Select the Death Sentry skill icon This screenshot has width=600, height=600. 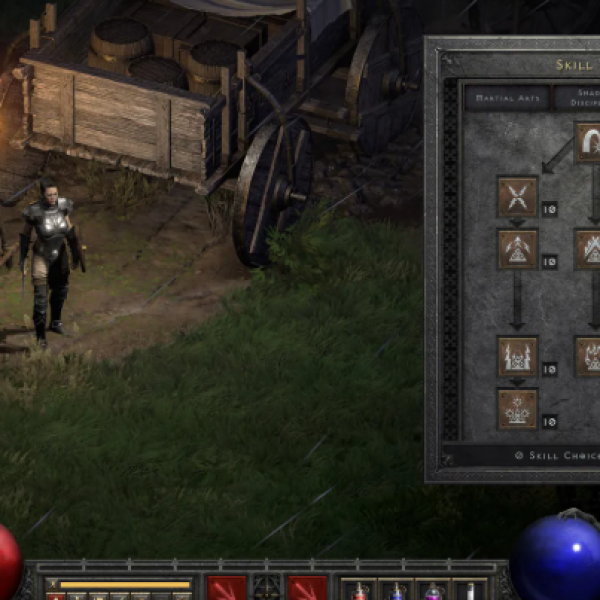point(517,408)
